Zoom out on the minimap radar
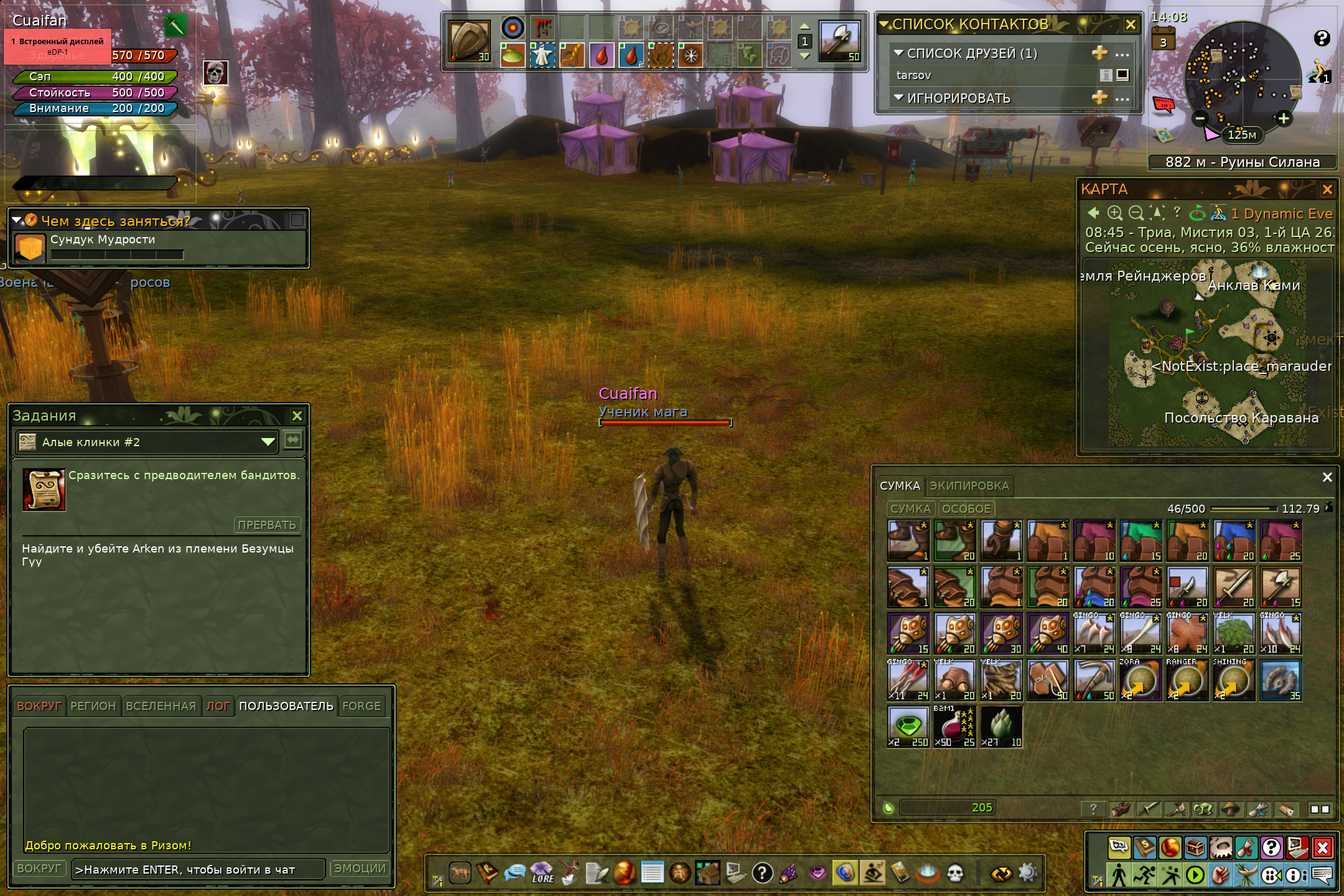Image resolution: width=1344 pixels, height=896 pixels. (x=1201, y=118)
